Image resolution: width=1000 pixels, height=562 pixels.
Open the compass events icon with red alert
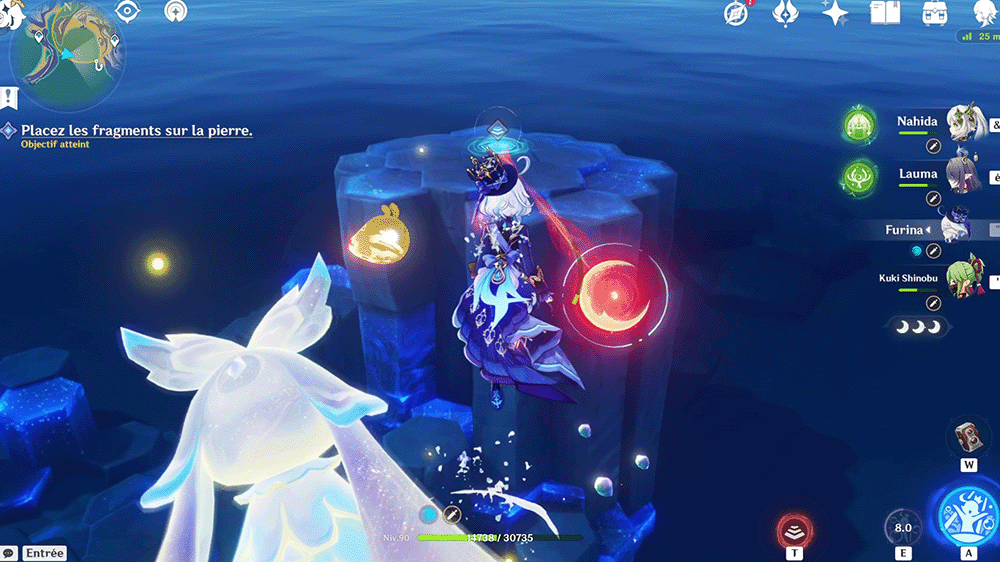coord(737,13)
